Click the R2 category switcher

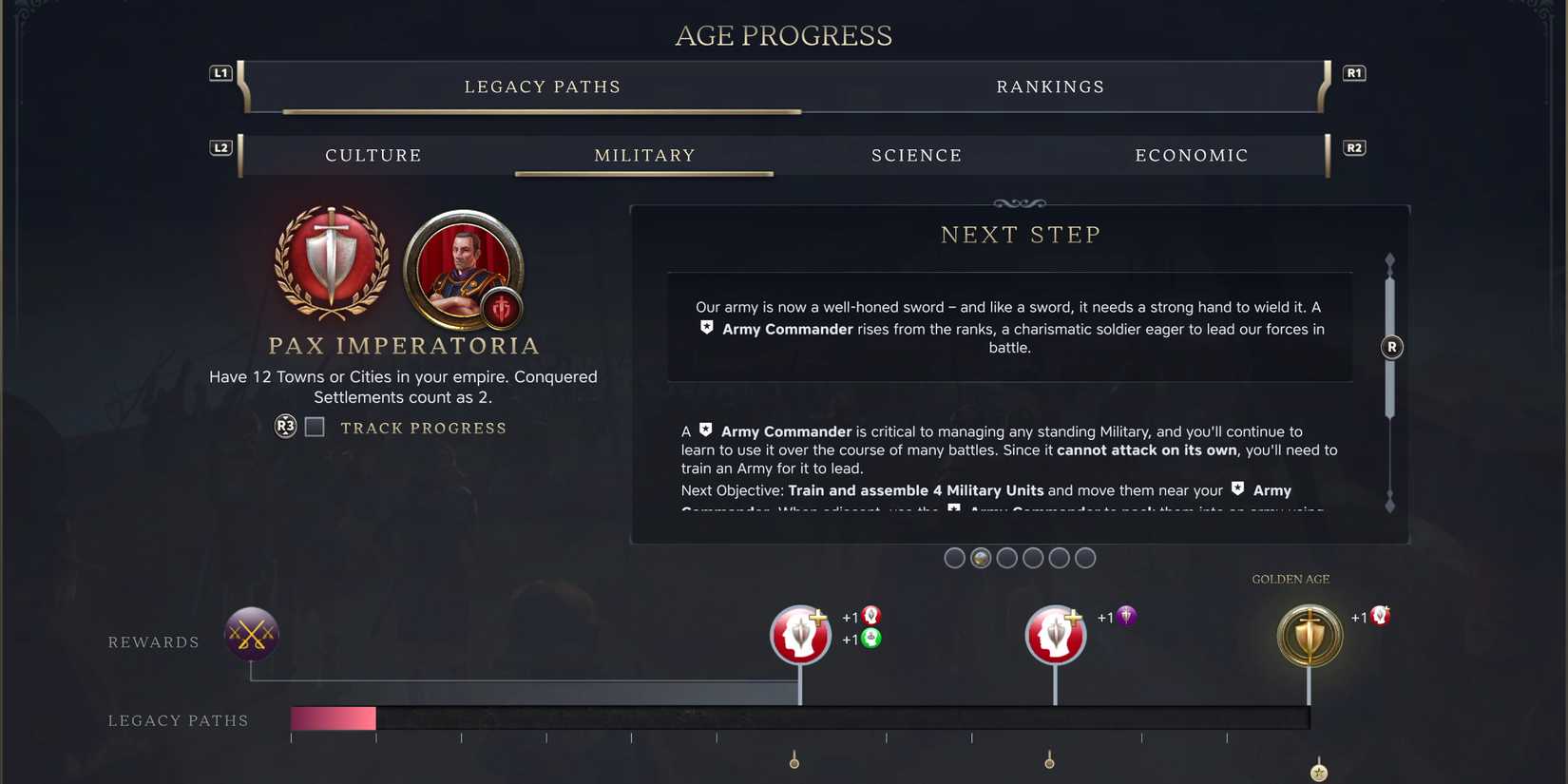point(1353,147)
